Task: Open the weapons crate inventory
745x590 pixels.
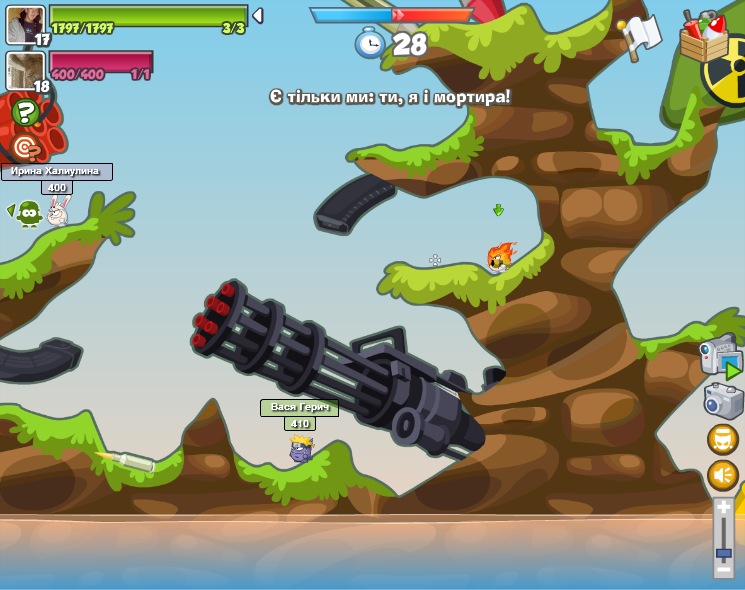Action: tap(703, 38)
